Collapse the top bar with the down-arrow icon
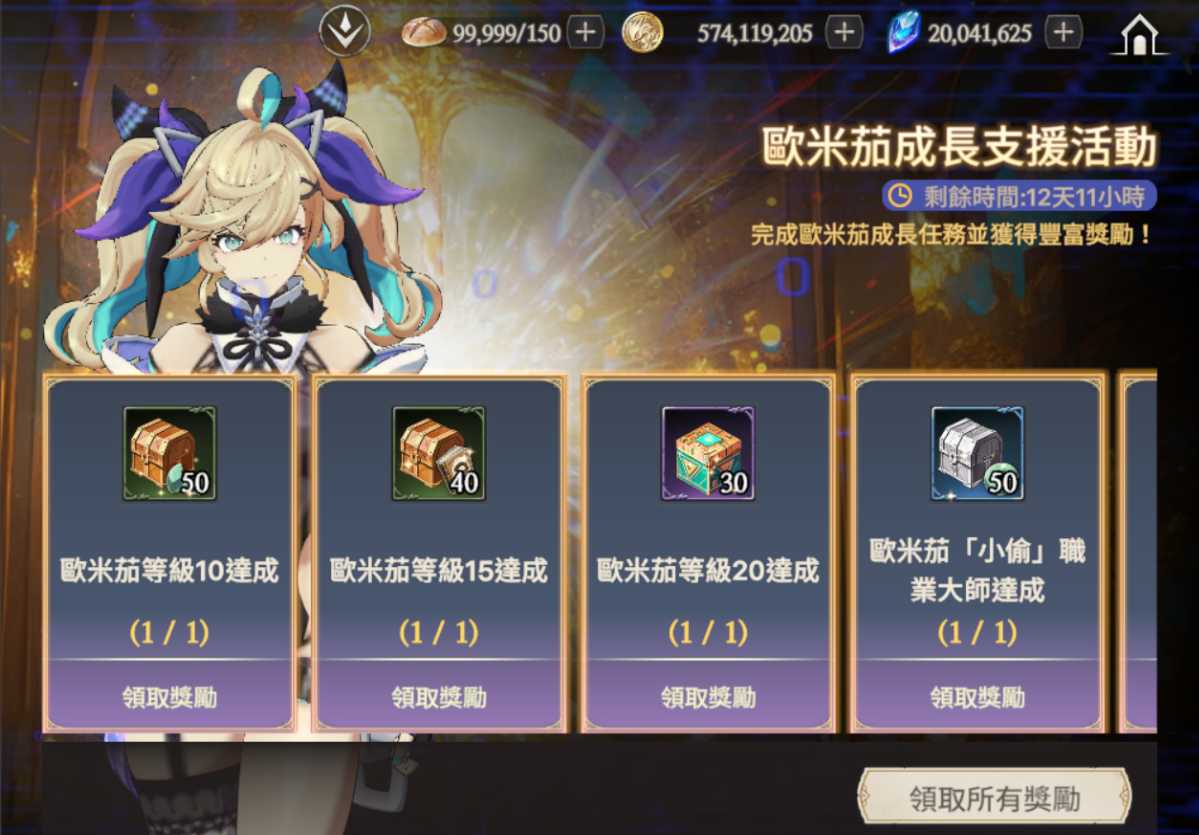The height and width of the screenshot is (835, 1199). pyautogui.click(x=344, y=33)
